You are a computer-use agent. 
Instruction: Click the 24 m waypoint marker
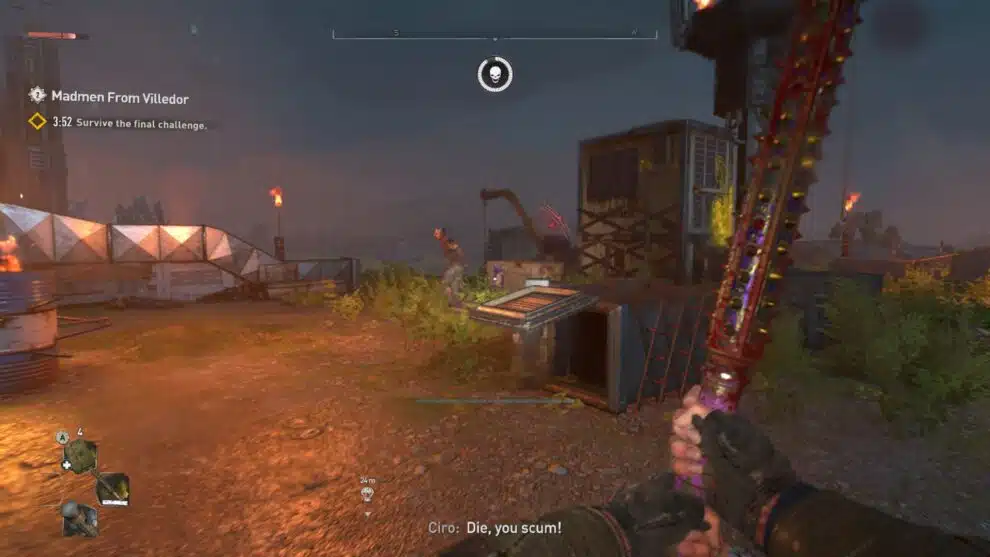click(x=367, y=492)
